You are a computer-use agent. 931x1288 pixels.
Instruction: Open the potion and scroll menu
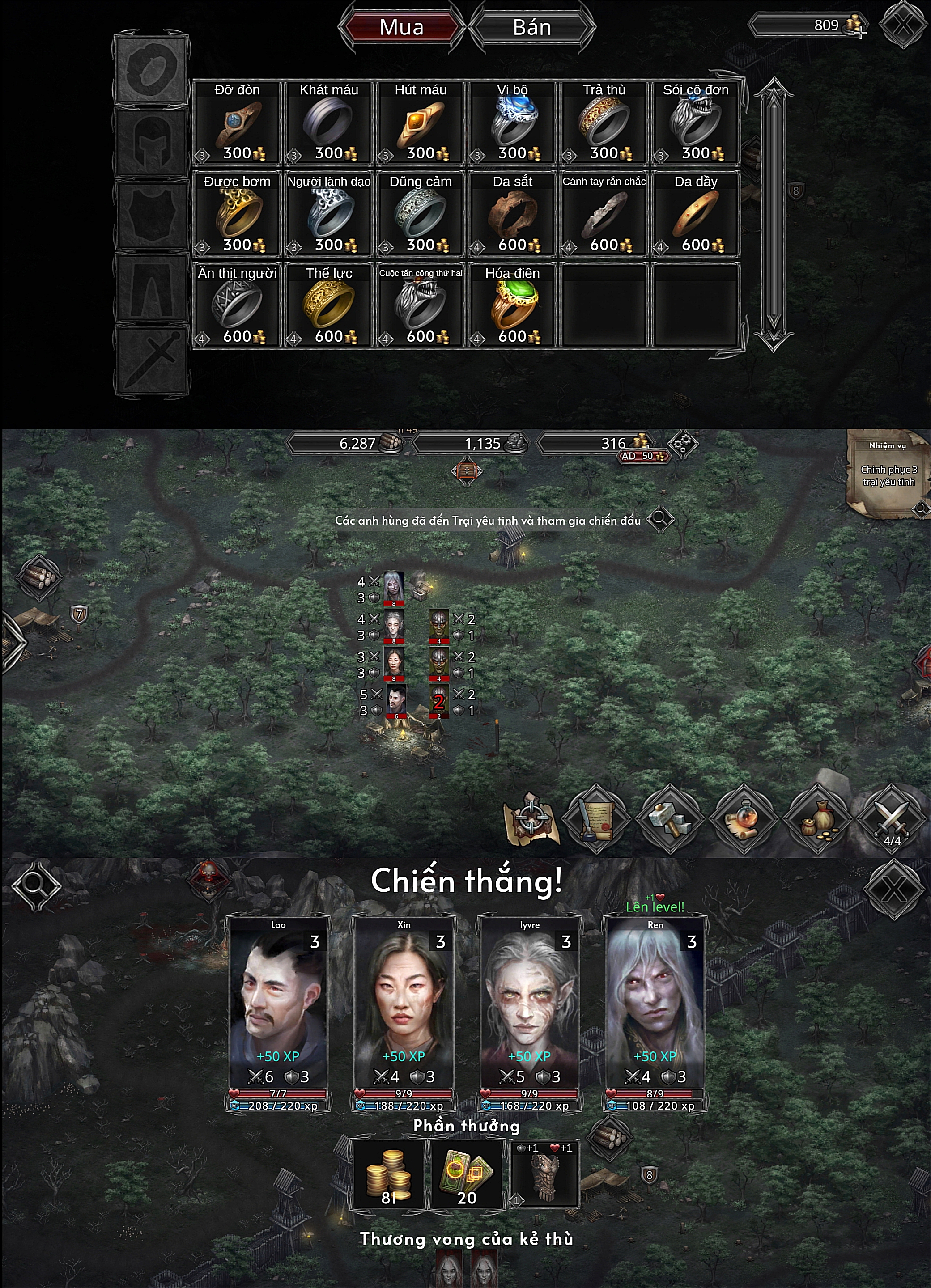coord(743,819)
